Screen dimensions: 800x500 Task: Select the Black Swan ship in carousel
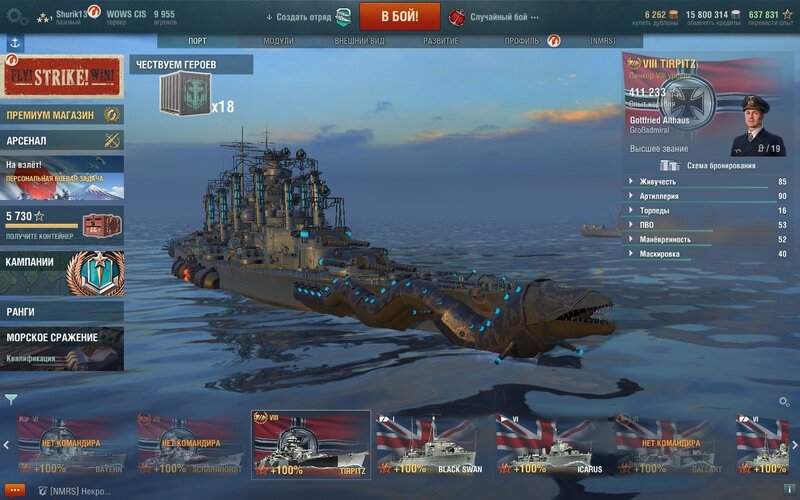coord(431,442)
